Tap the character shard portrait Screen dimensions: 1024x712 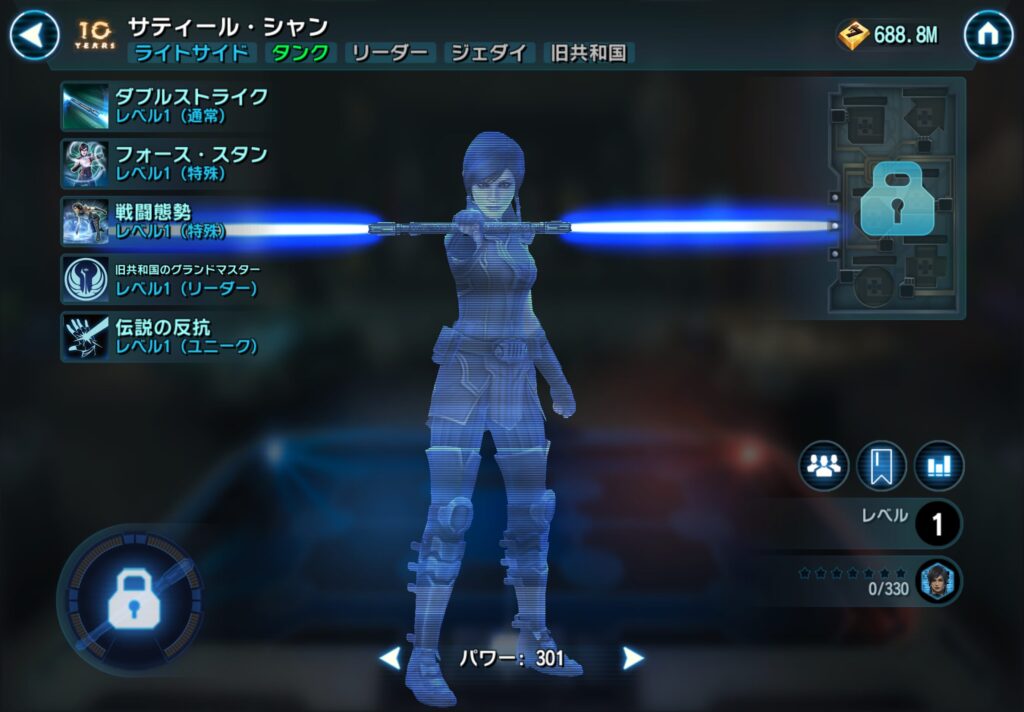coord(938,580)
